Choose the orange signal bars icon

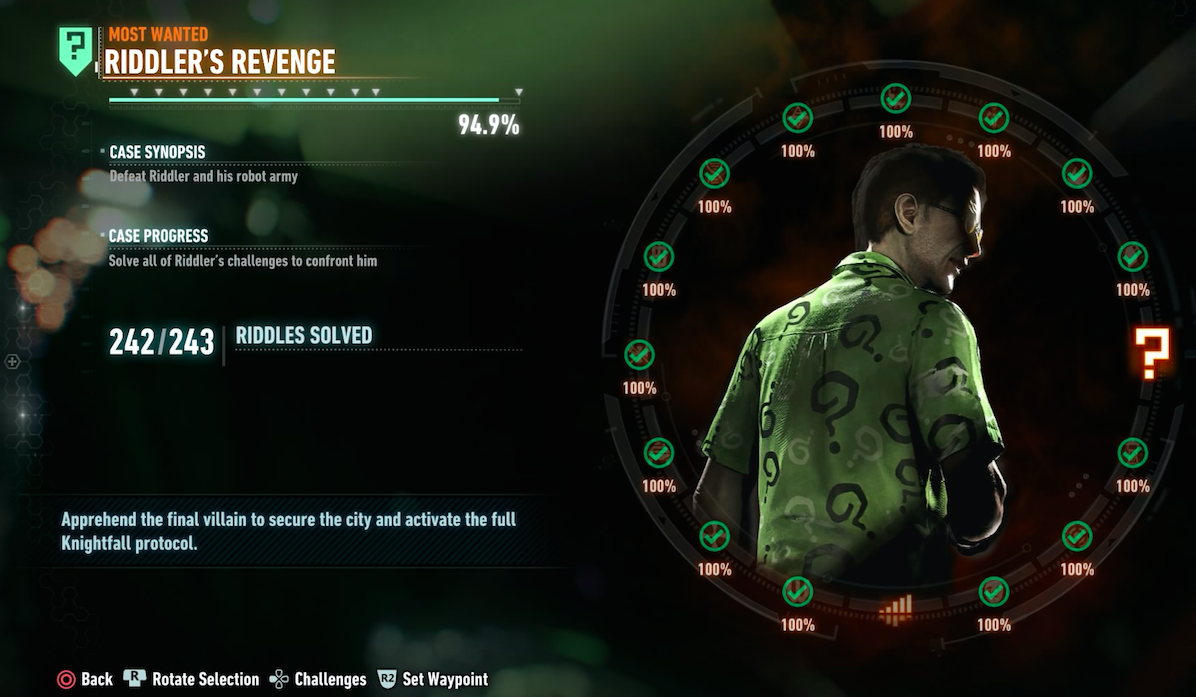[x=895, y=606]
